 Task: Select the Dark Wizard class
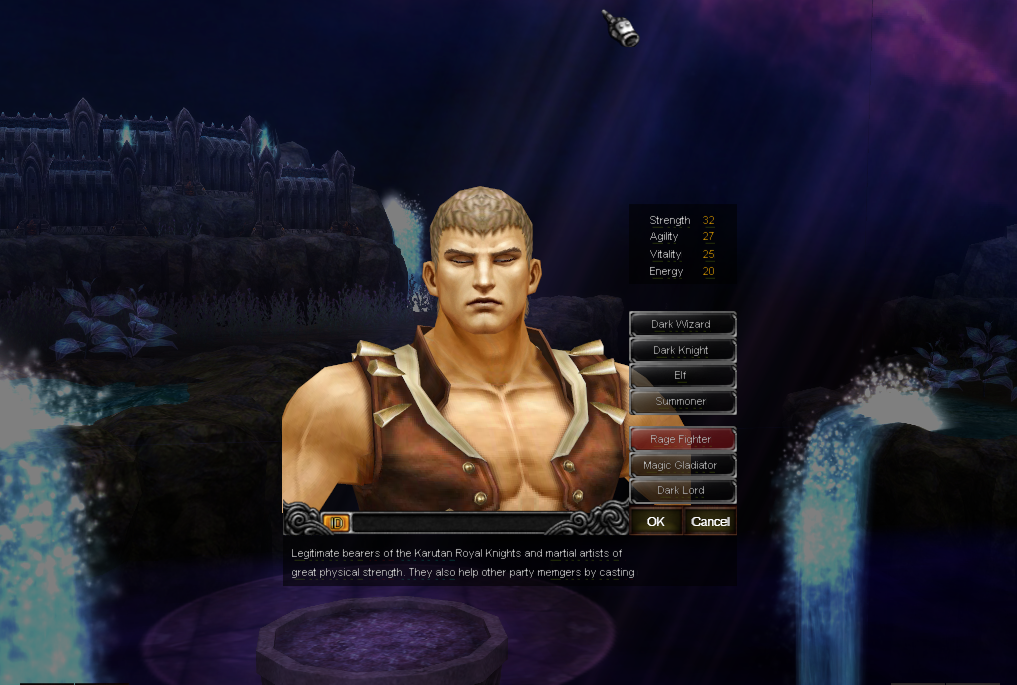(682, 324)
